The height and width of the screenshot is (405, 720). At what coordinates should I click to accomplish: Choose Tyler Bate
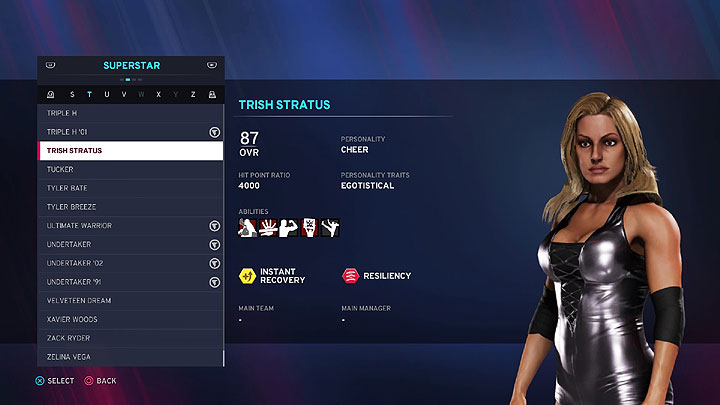click(130, 188)
